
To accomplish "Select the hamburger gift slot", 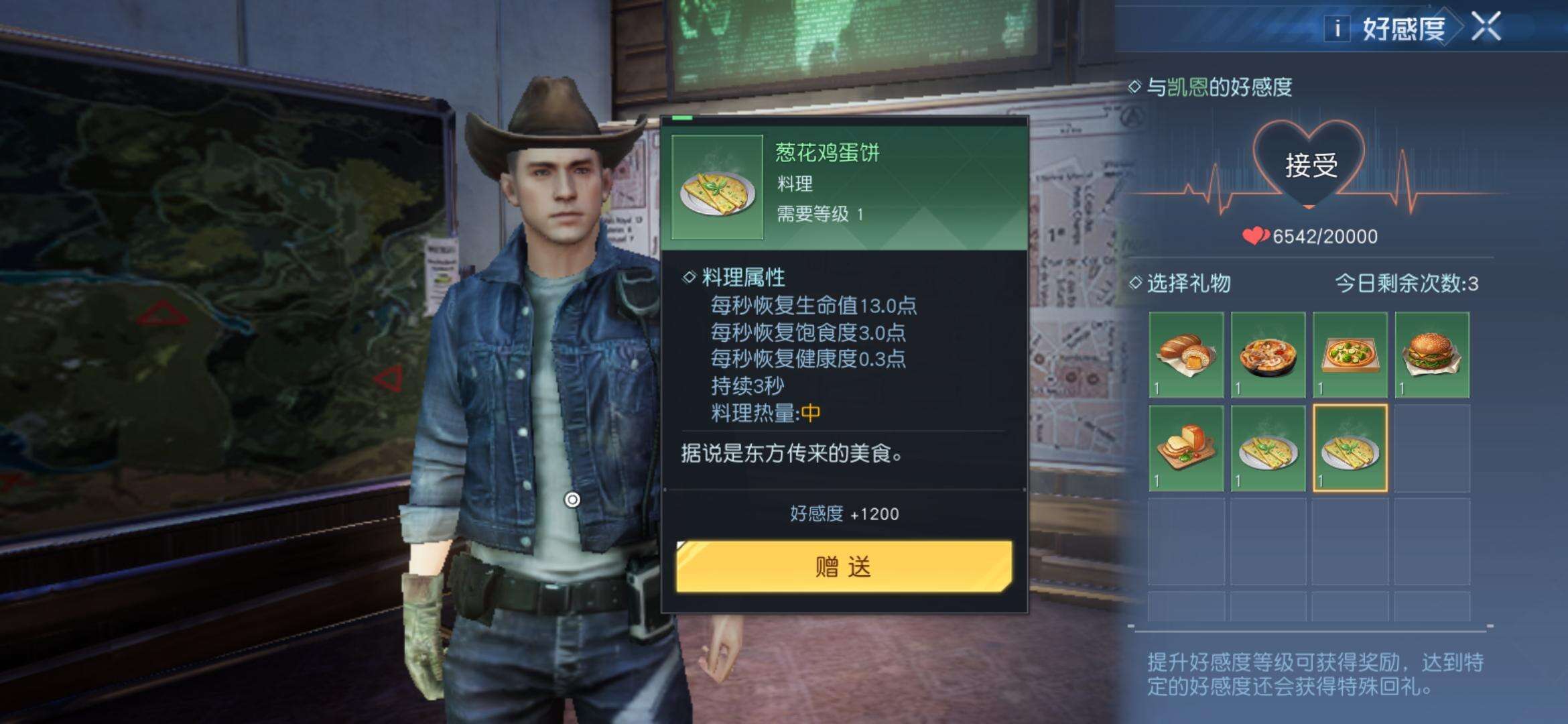I will [1432, 355].
